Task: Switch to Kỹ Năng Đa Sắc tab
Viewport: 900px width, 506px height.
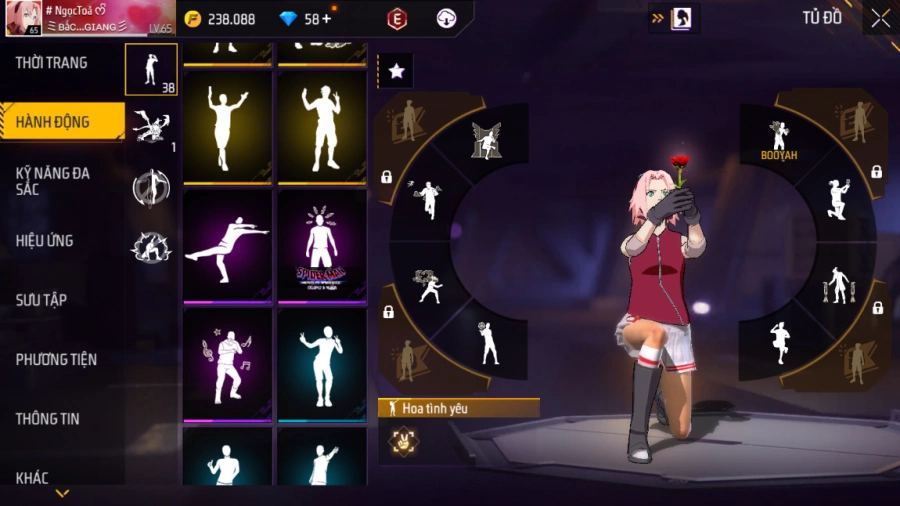Action: [x=52, y=181]
